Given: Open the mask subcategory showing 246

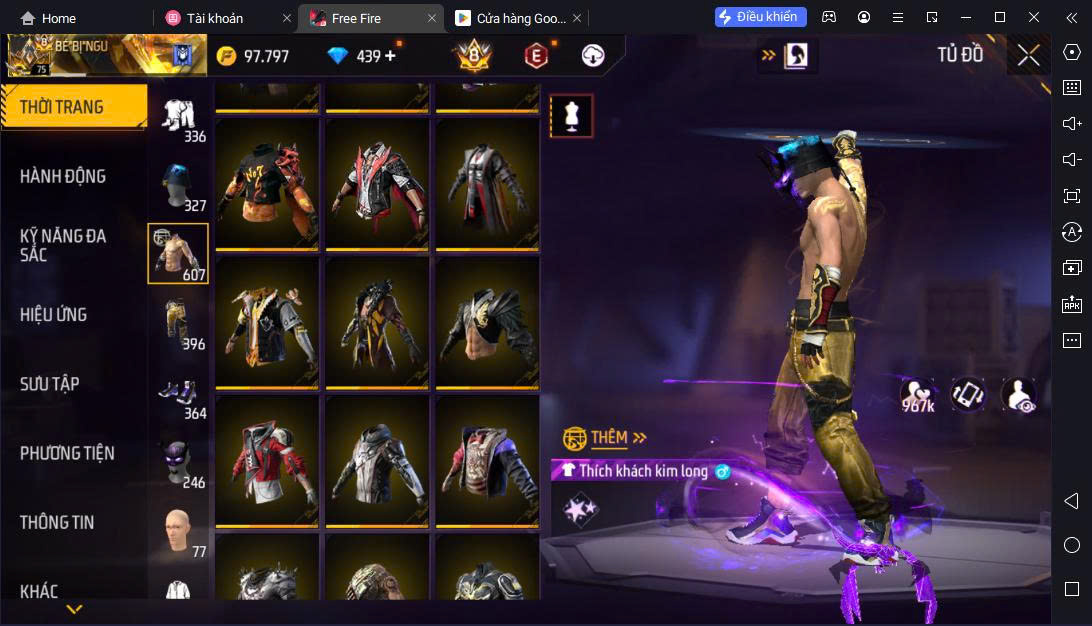Looking at the screenshot, I should coord(178,462).
